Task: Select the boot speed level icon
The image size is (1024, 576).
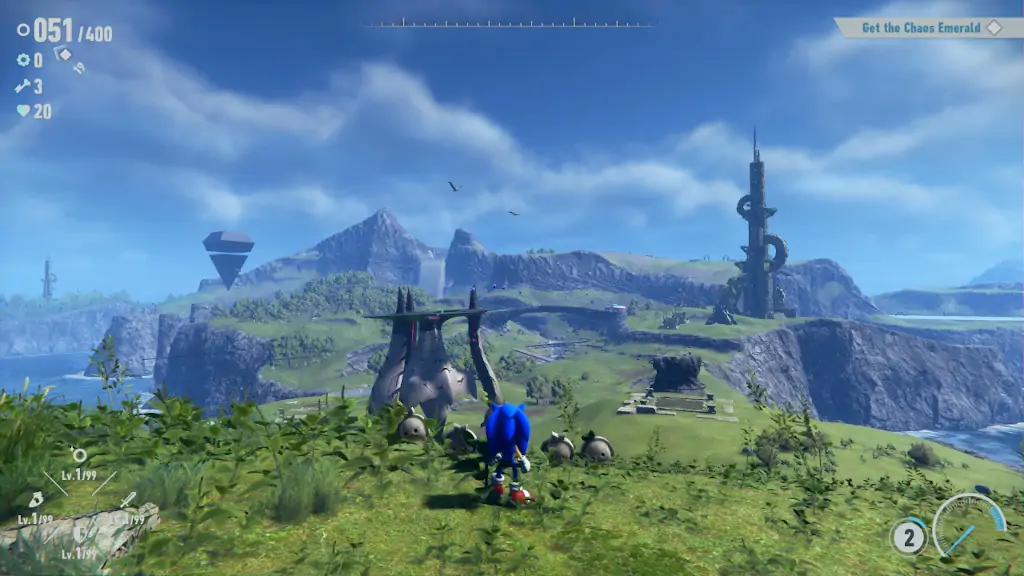Action: point(35,499)
